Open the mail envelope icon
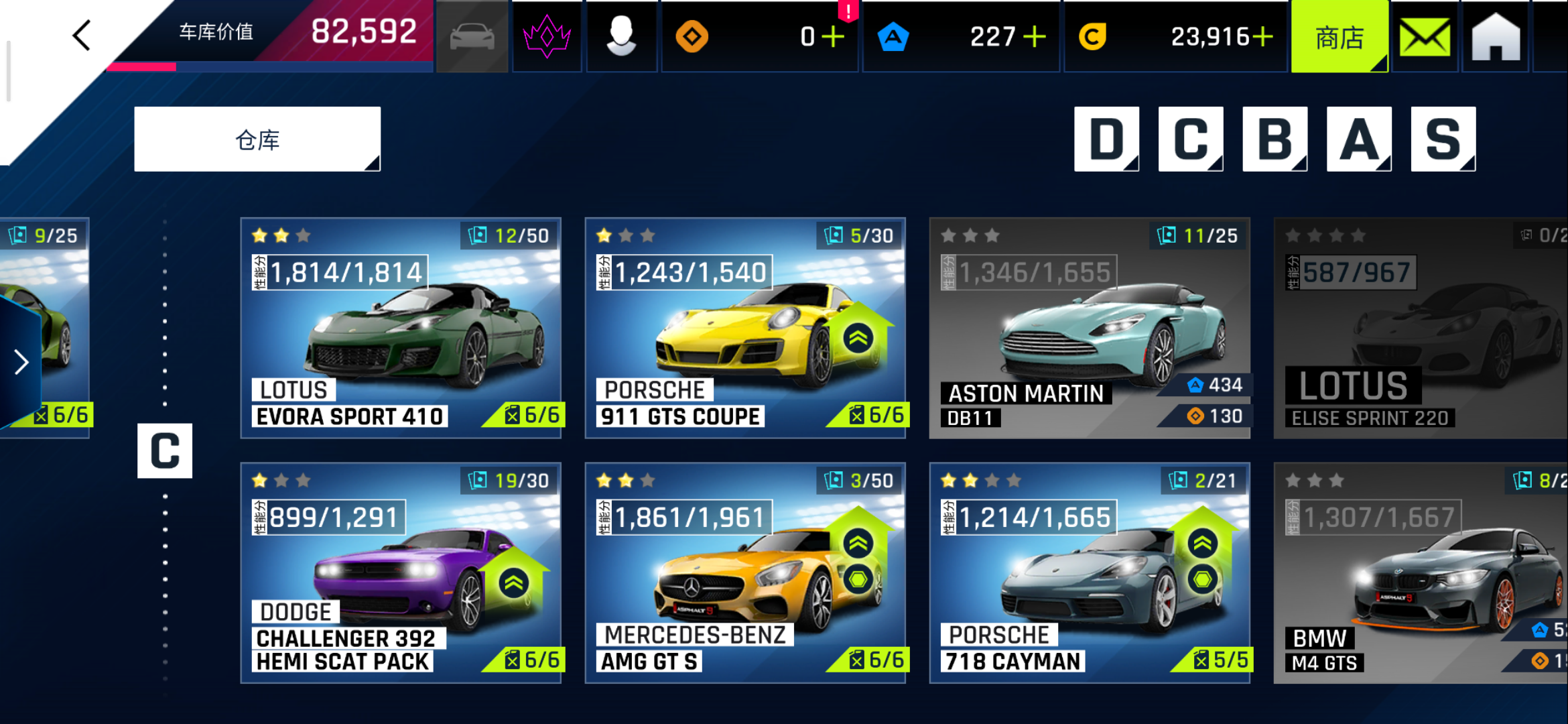The image size is (1568, 724). point(1425,38)
